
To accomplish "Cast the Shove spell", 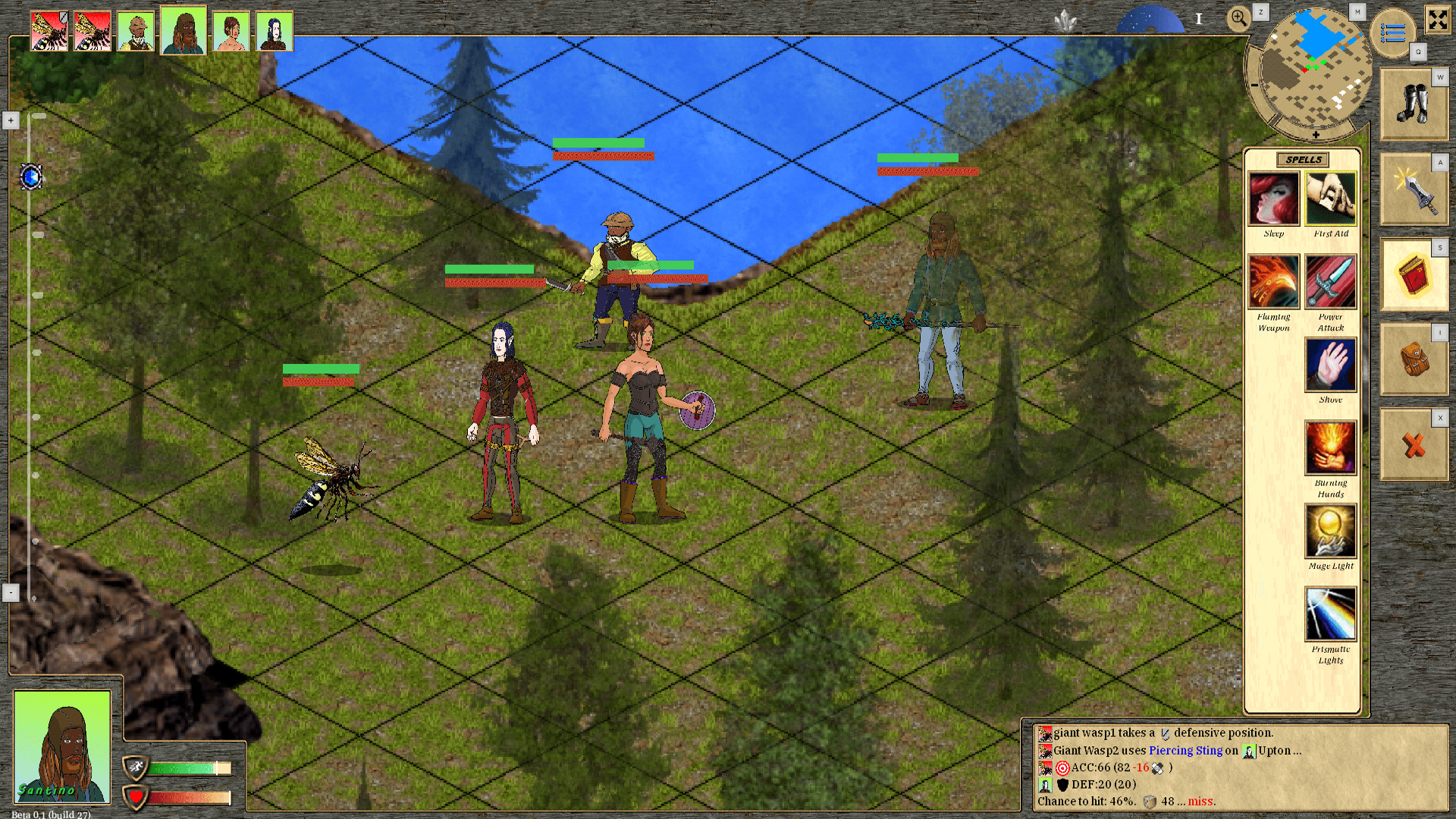I will click(1331, 366).
